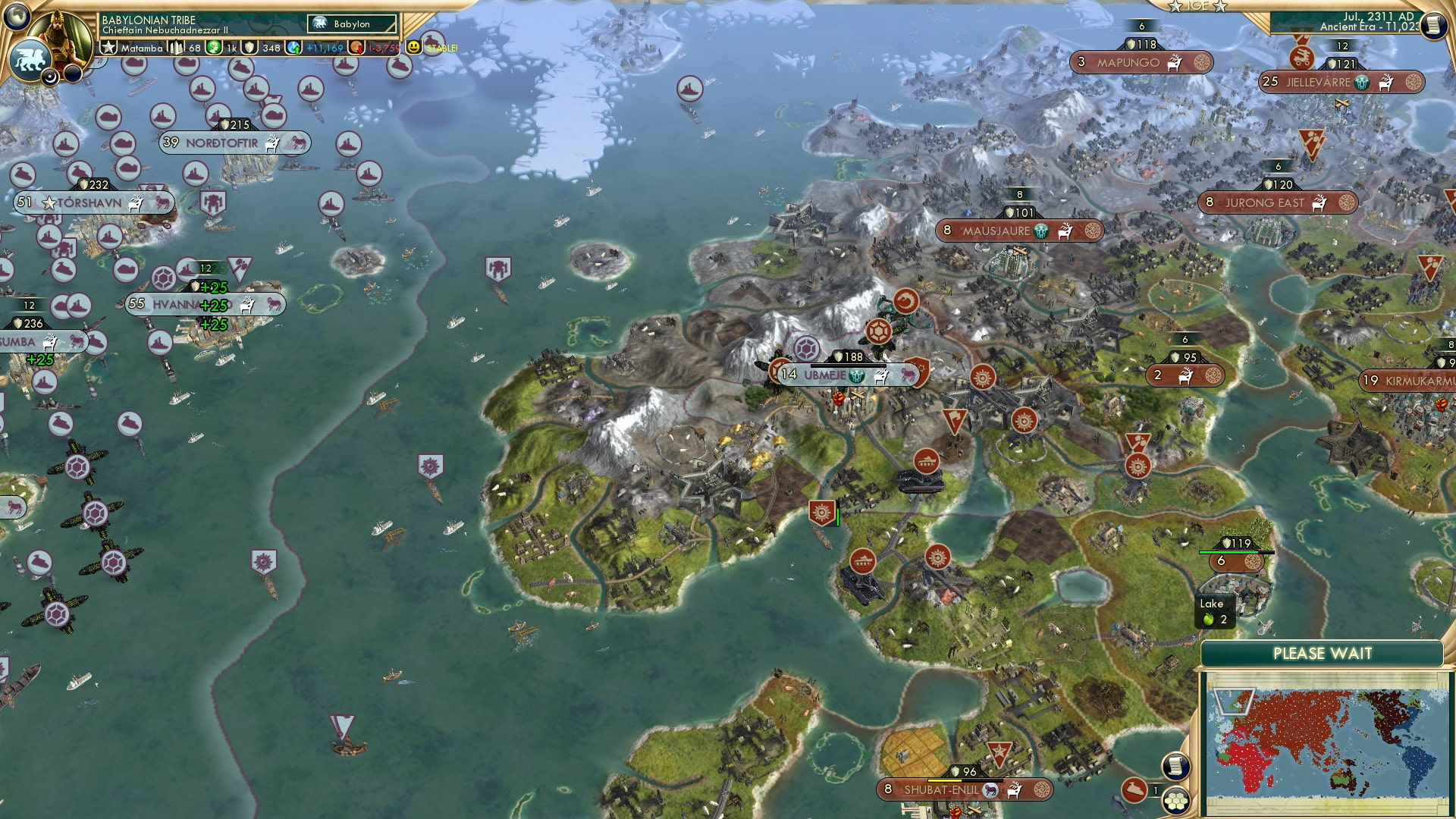The height and width of the screenshot is (819, 1456).
Task: Click the science beaker icon
Action: [293, 48]
